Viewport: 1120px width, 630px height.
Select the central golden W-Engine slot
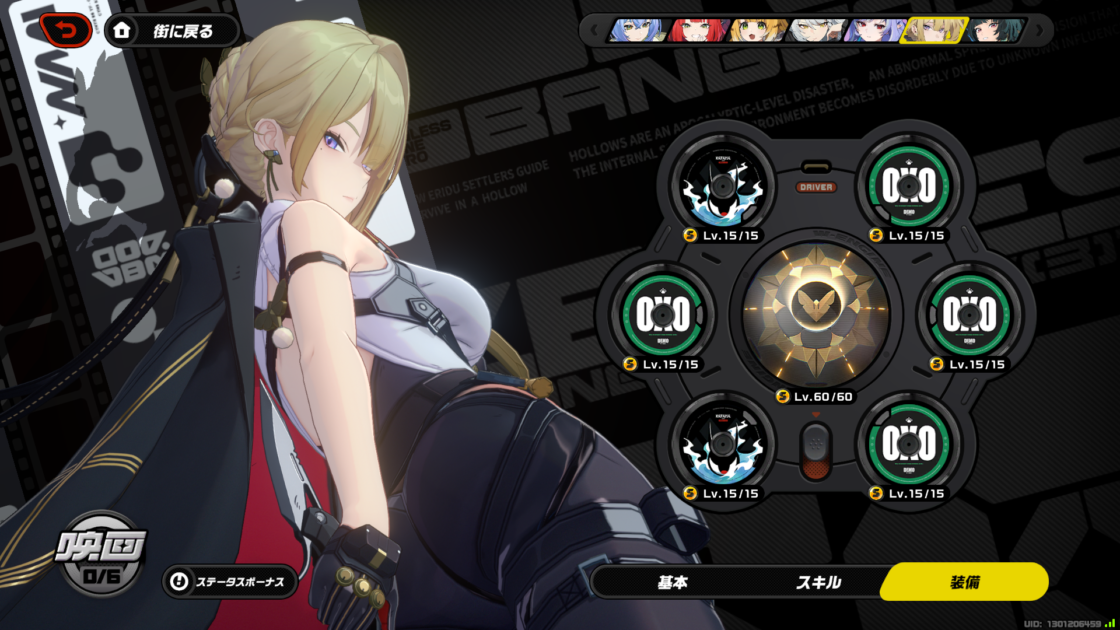pyautogui.click(x=816, y=311)
